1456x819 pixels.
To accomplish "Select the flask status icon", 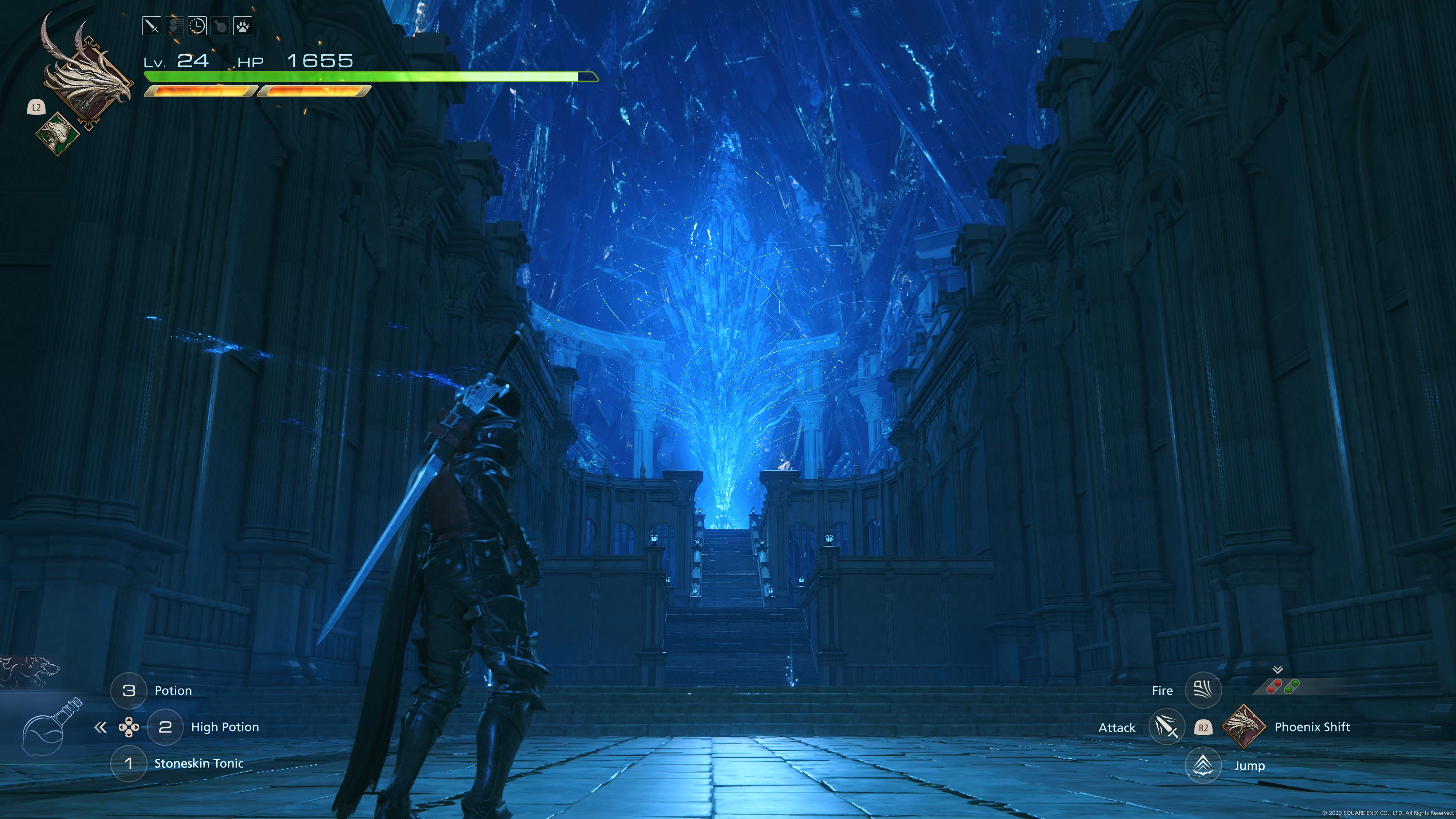I will coord(220,26).
